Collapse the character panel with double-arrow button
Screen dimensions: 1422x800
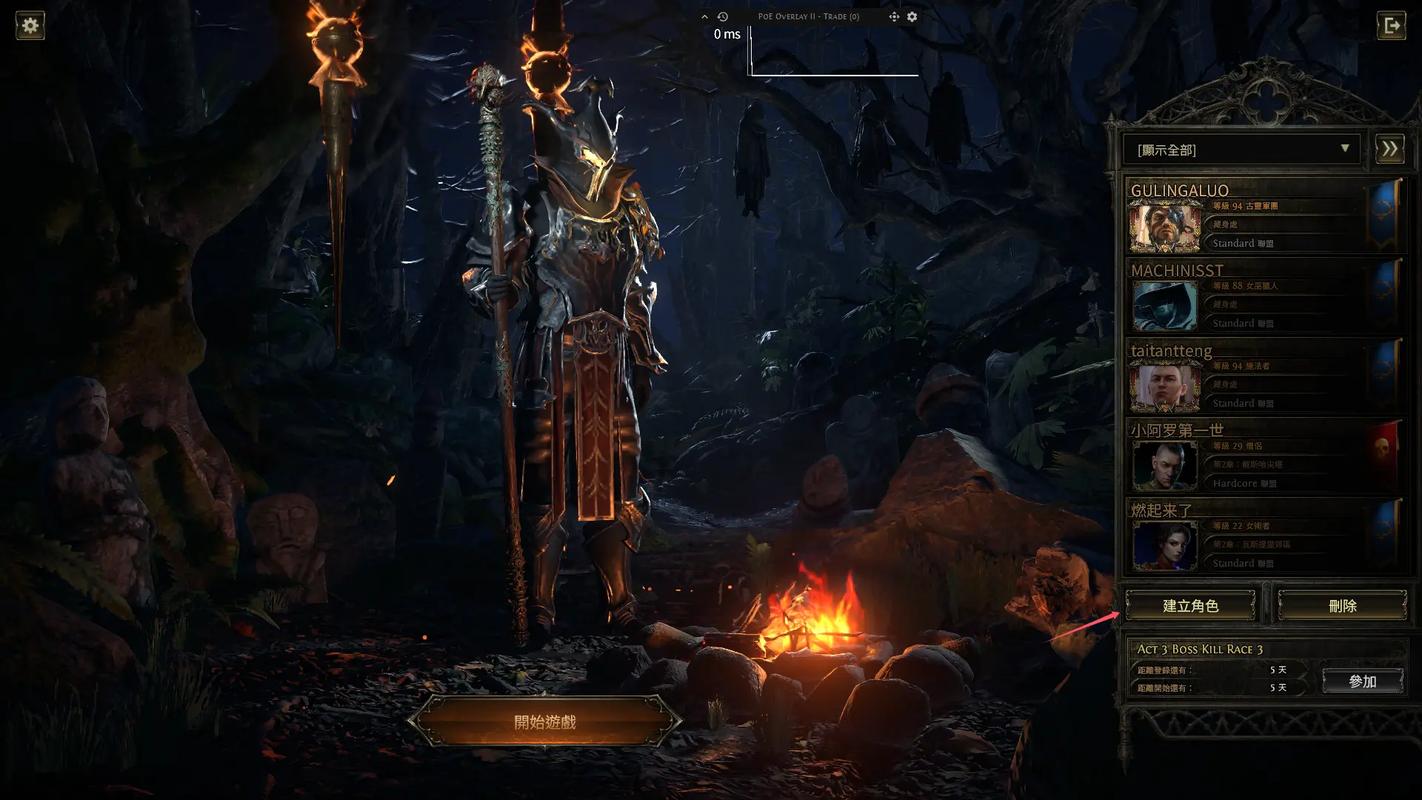(1389, 149)
